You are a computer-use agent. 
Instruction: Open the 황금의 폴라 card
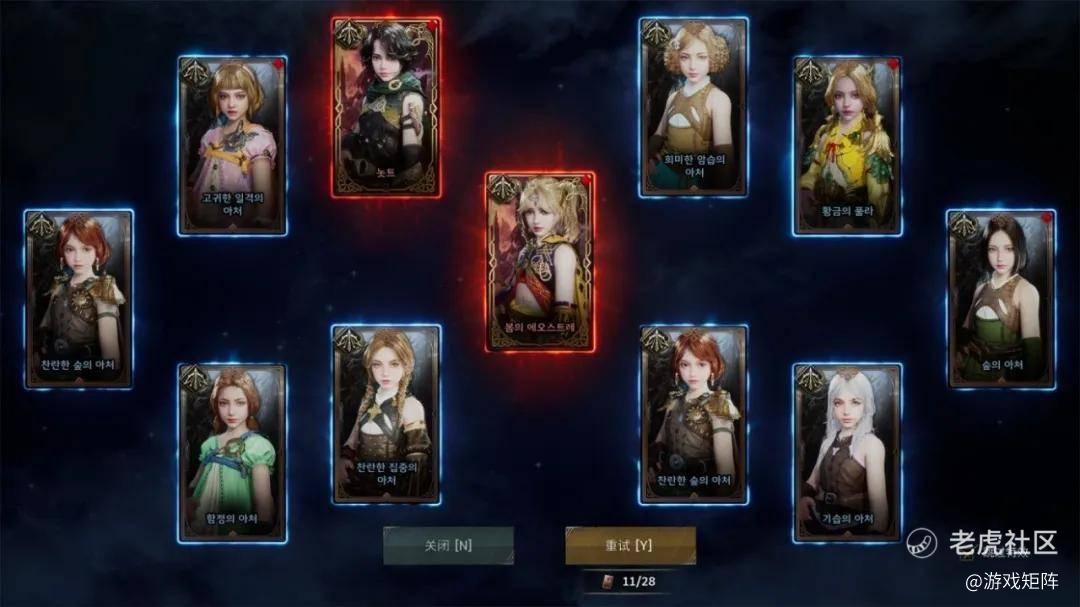point(848,146)
